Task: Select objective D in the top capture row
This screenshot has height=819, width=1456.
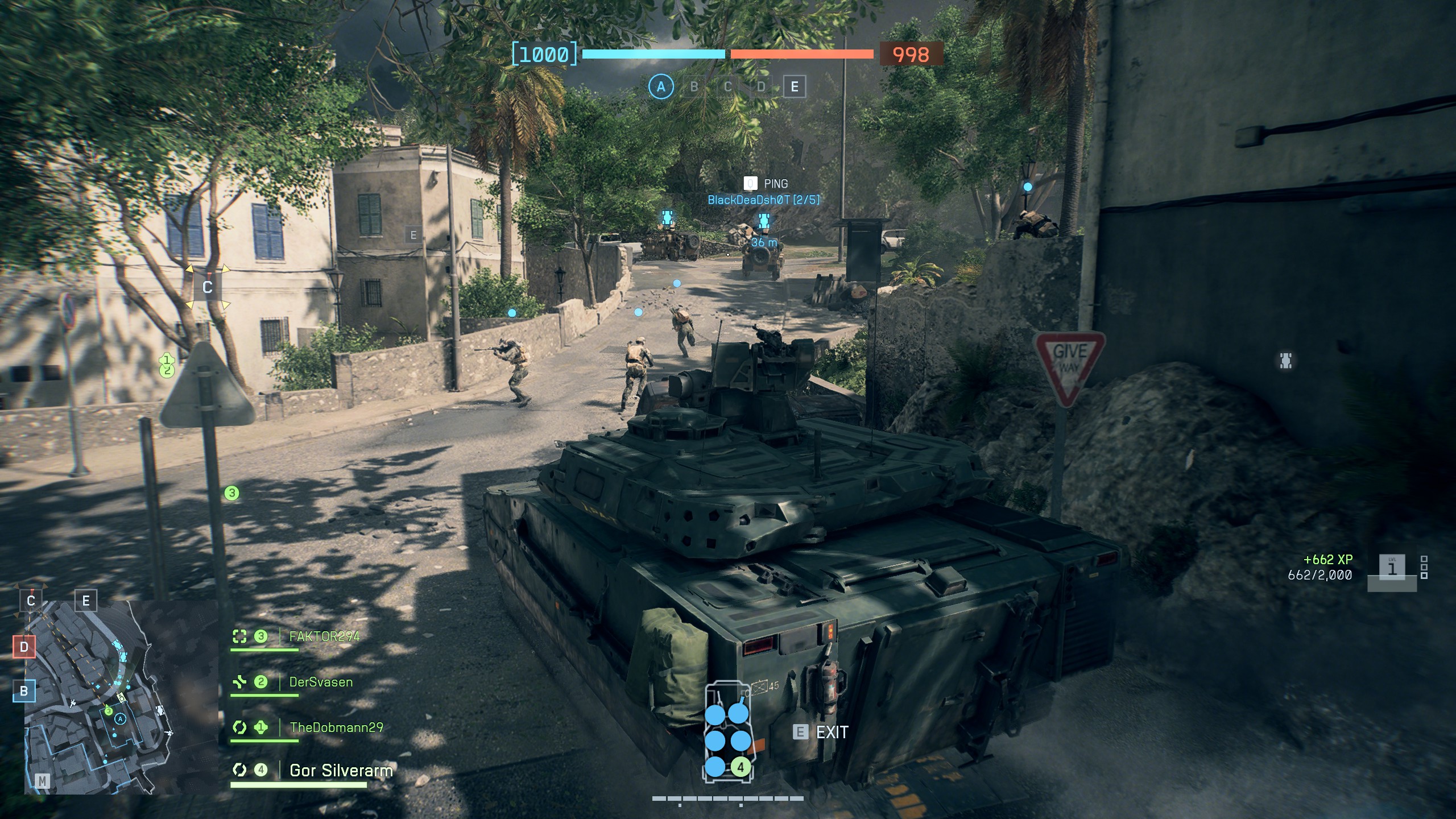Action: point(761,87)
